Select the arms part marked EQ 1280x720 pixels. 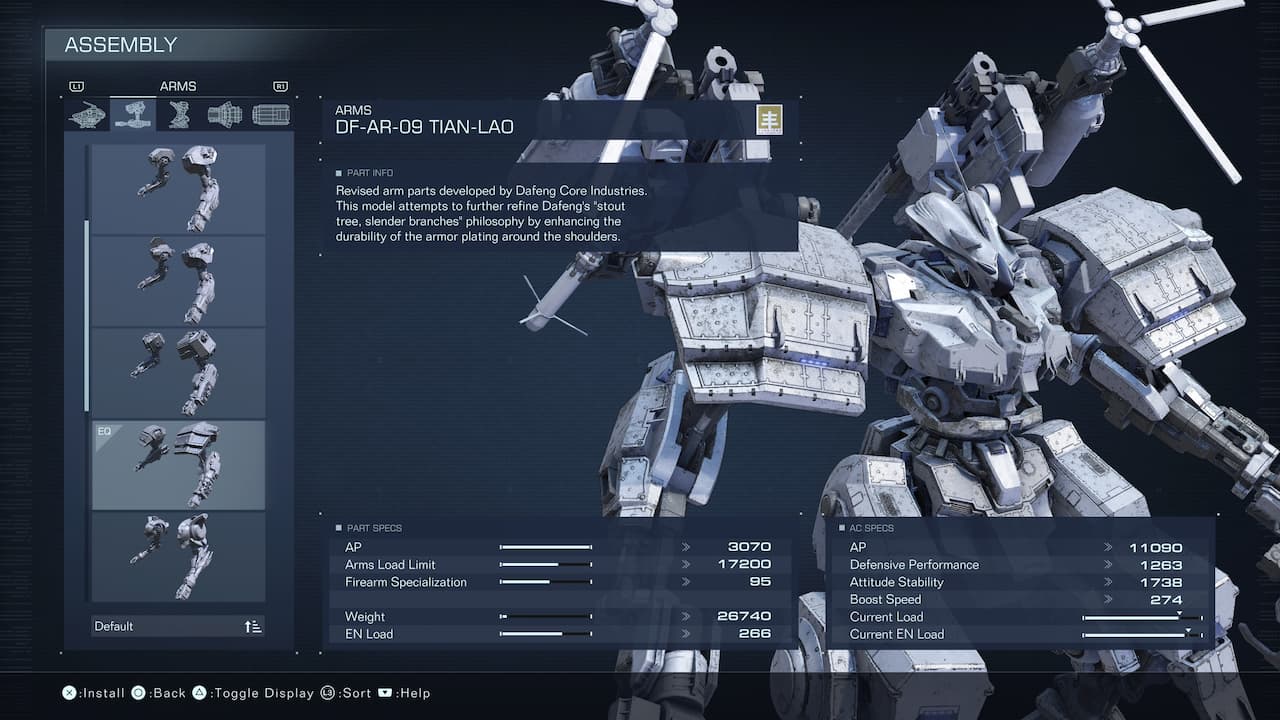(x=178, y=465)
